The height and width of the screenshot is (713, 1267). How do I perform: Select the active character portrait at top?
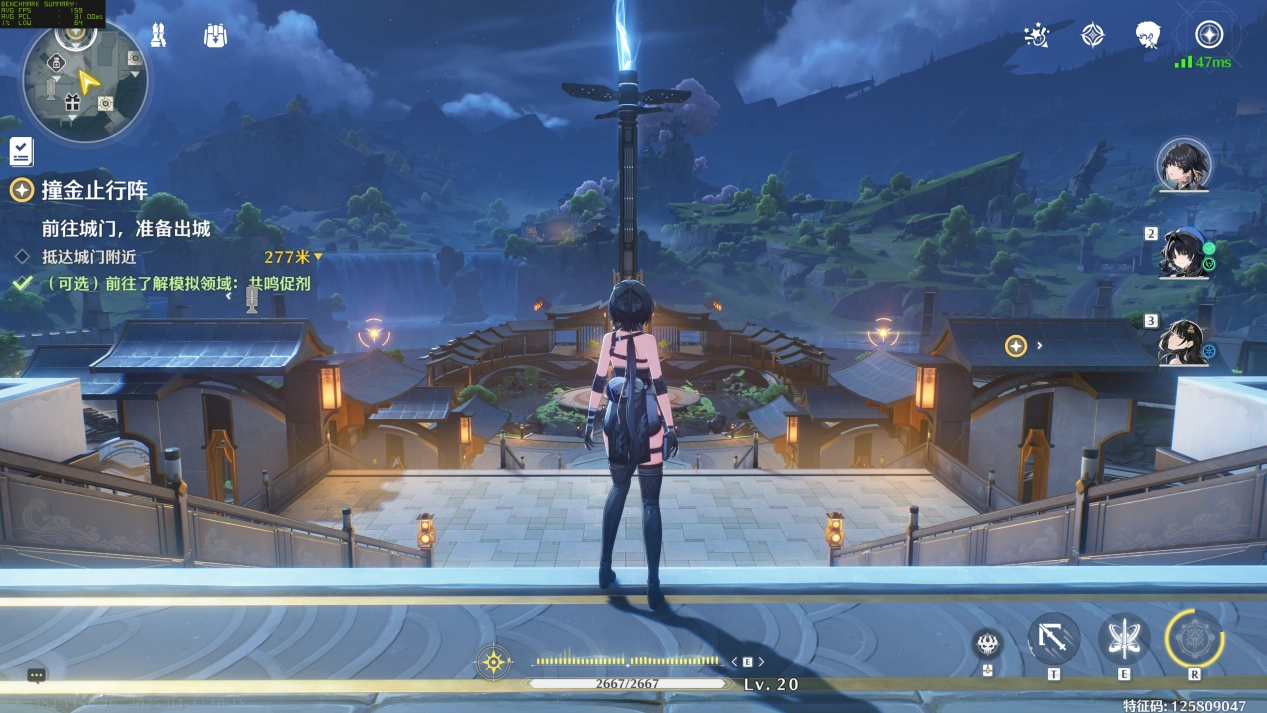1184,163
